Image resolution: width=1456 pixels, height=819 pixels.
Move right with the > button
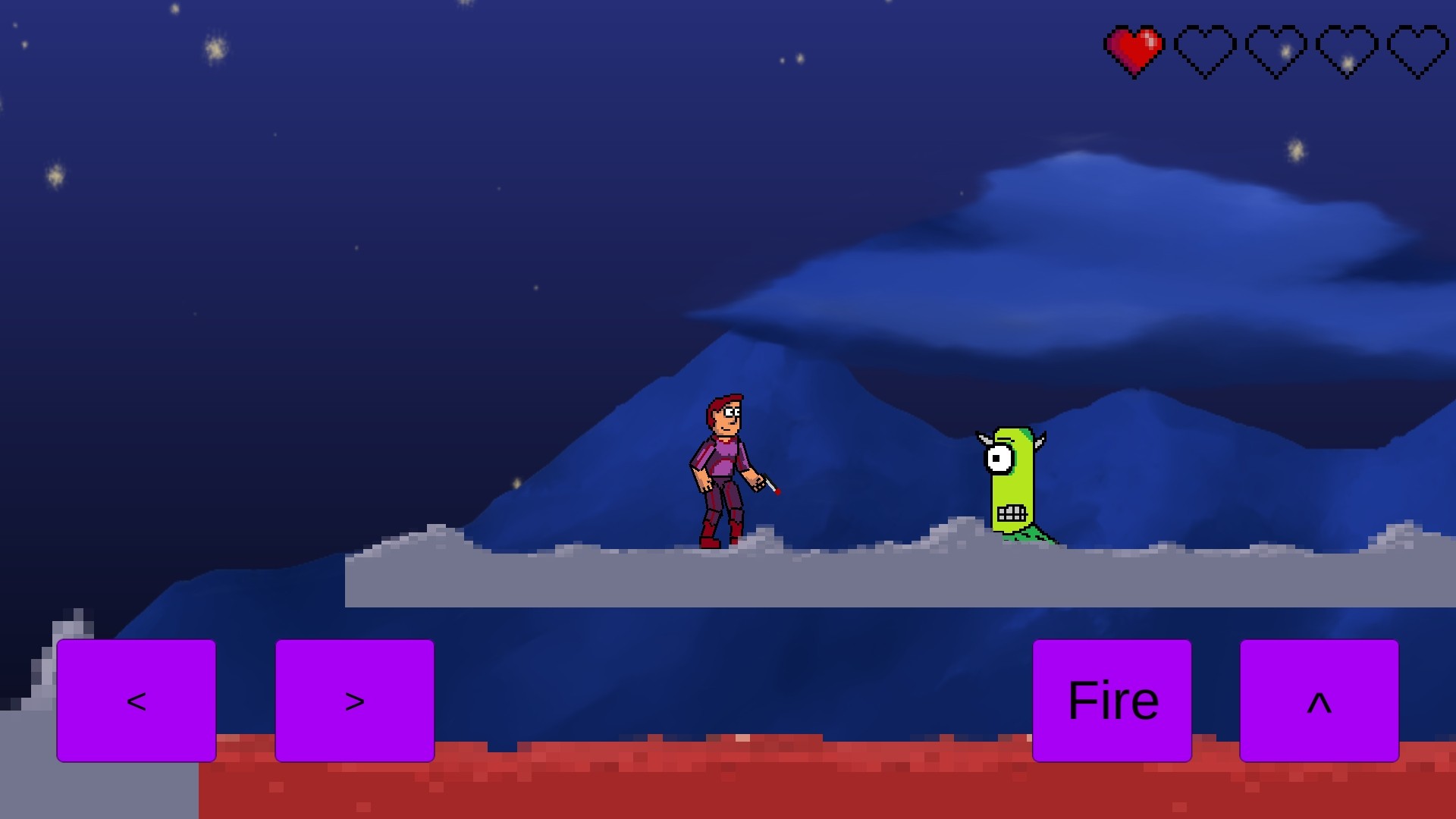tap(355, 701)
